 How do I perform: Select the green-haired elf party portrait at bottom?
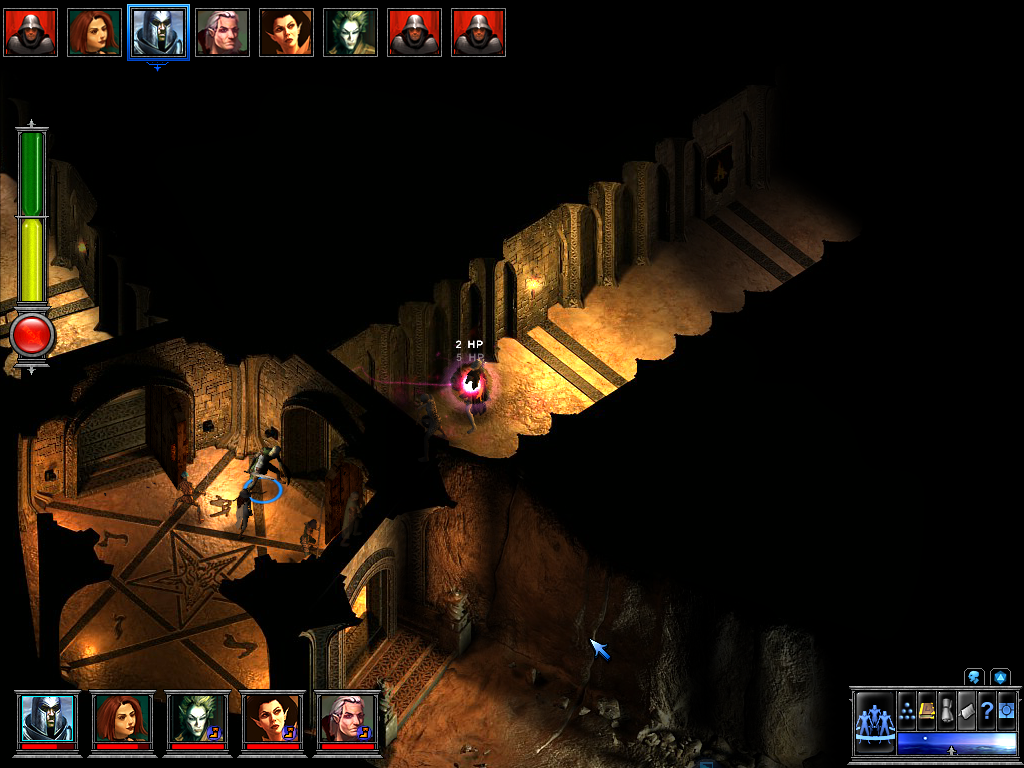(197, 716)
